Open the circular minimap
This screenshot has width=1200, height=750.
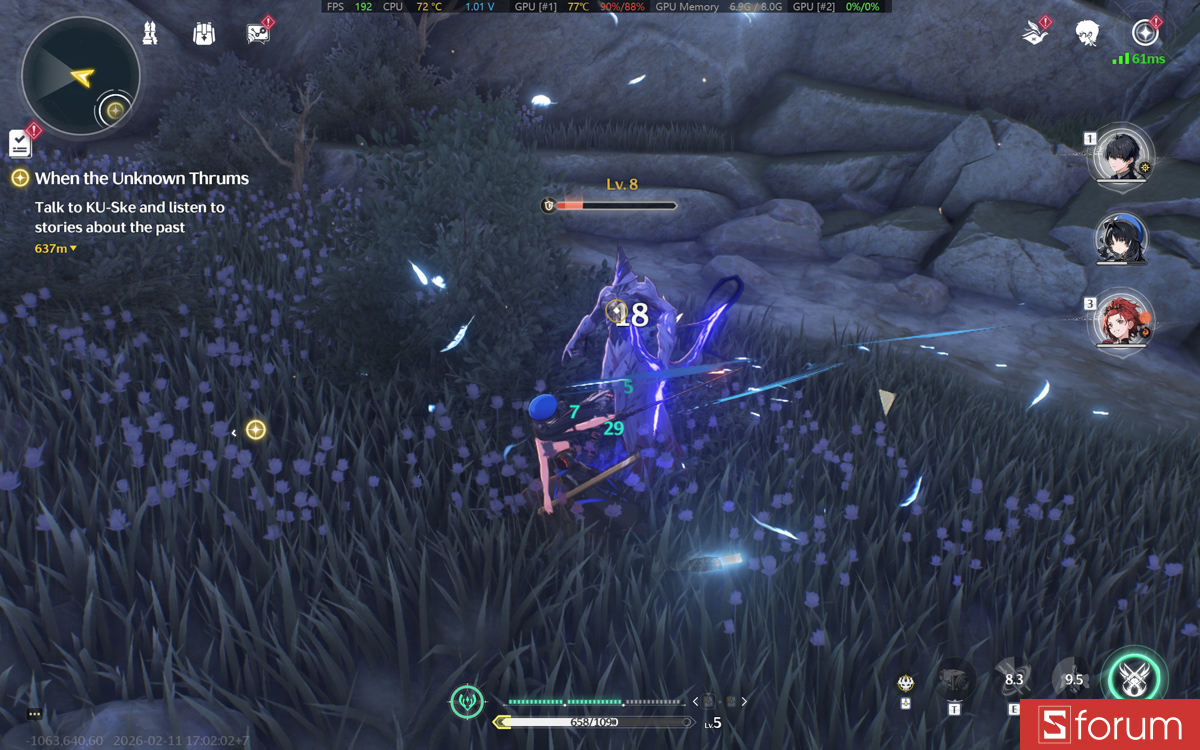click(x=80, y=76)
